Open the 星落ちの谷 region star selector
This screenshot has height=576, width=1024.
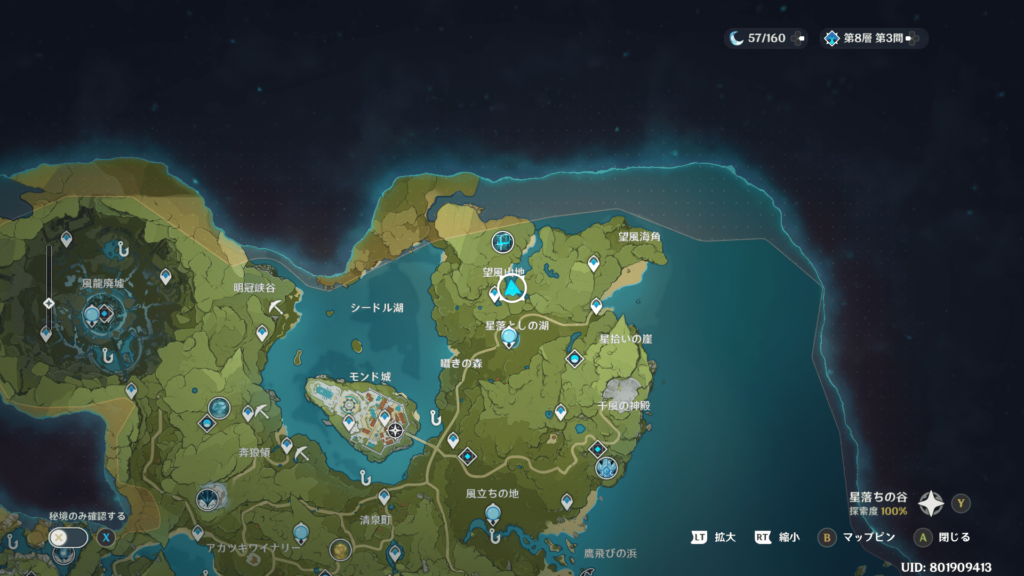pos(932,503)
